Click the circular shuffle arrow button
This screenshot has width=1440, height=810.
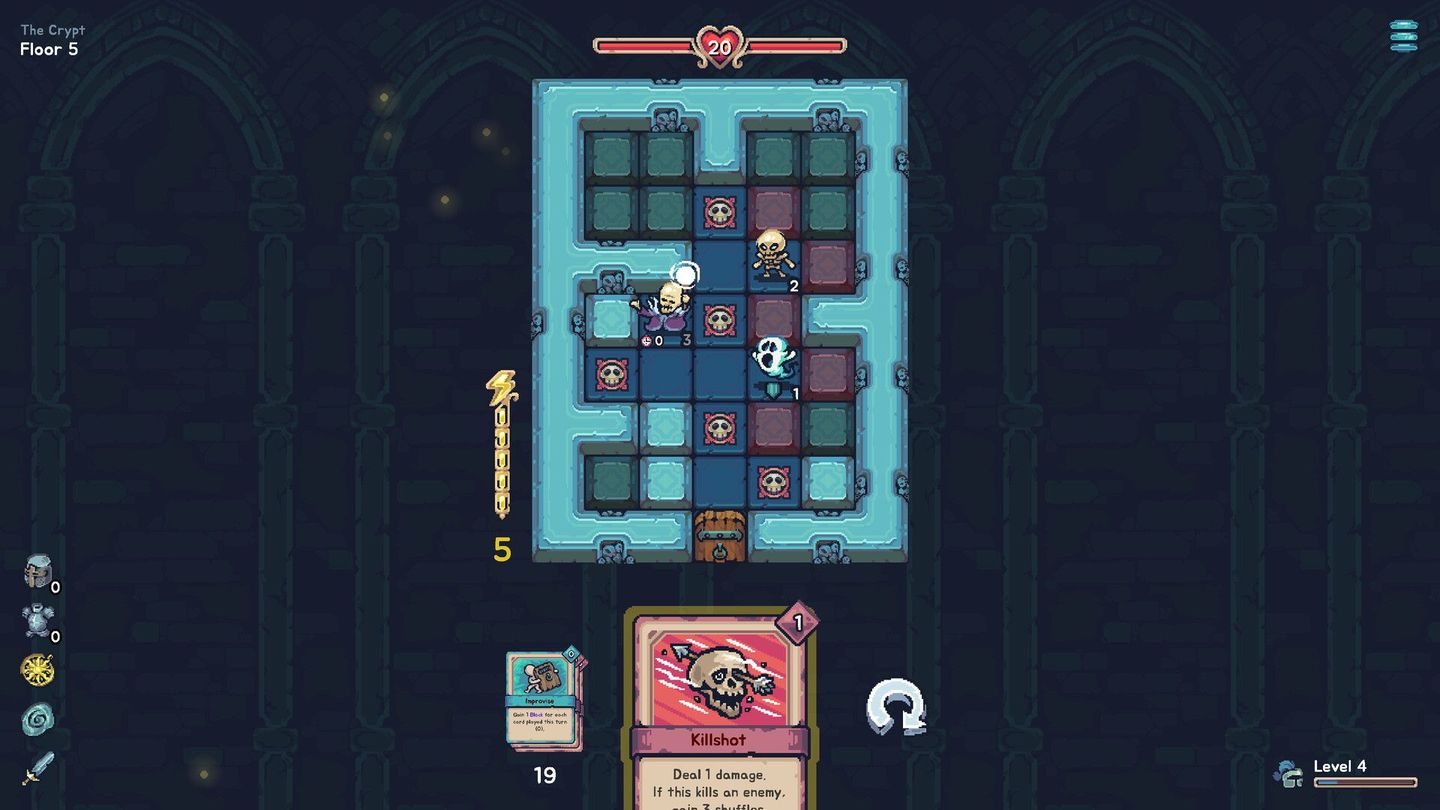coord(896,707)
